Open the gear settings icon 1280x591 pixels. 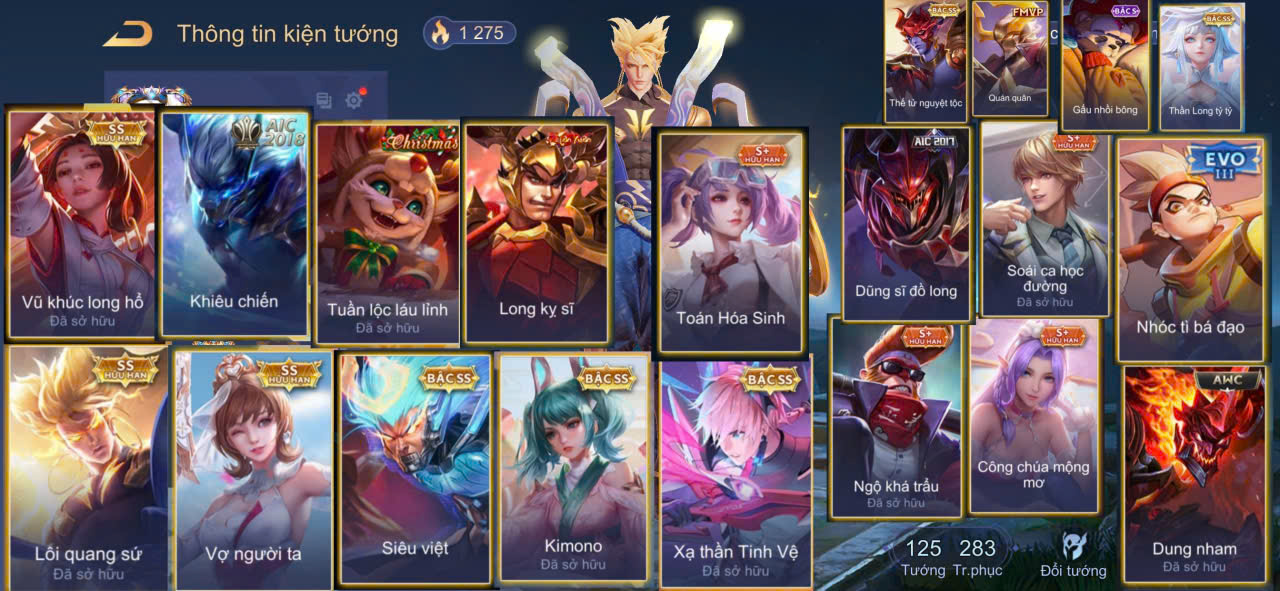point(354,100)
